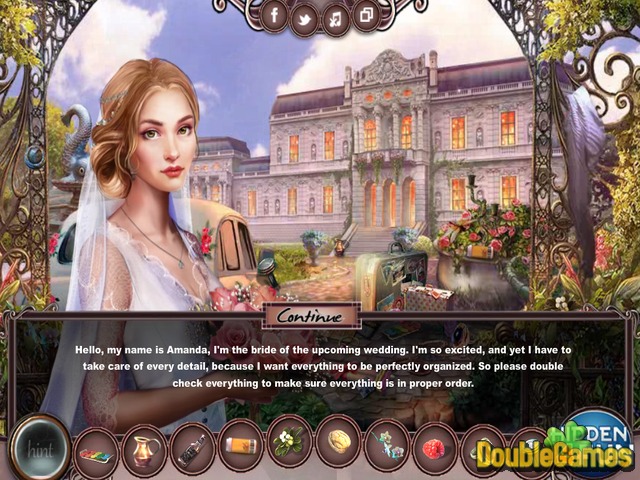Use the hint button
Screen dimensions: 640x480
click(x=38, y=445)
